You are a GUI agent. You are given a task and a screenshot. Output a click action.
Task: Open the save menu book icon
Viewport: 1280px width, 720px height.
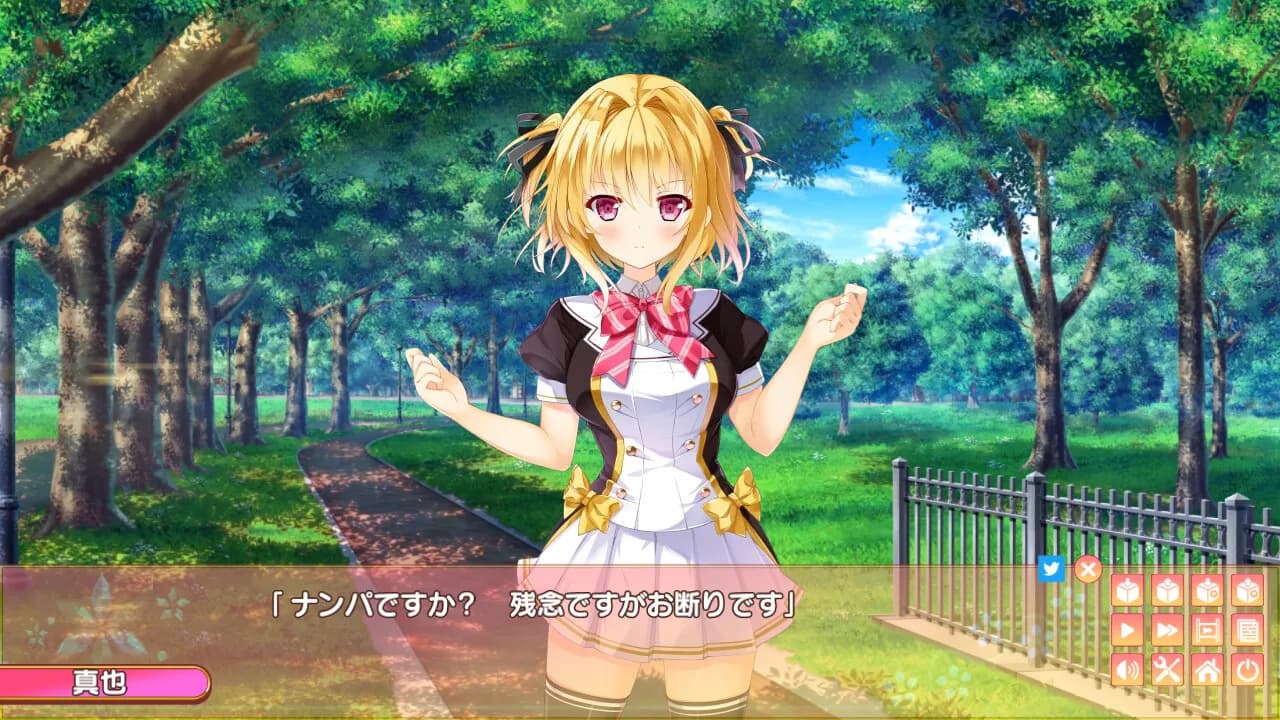[1207, 590]
